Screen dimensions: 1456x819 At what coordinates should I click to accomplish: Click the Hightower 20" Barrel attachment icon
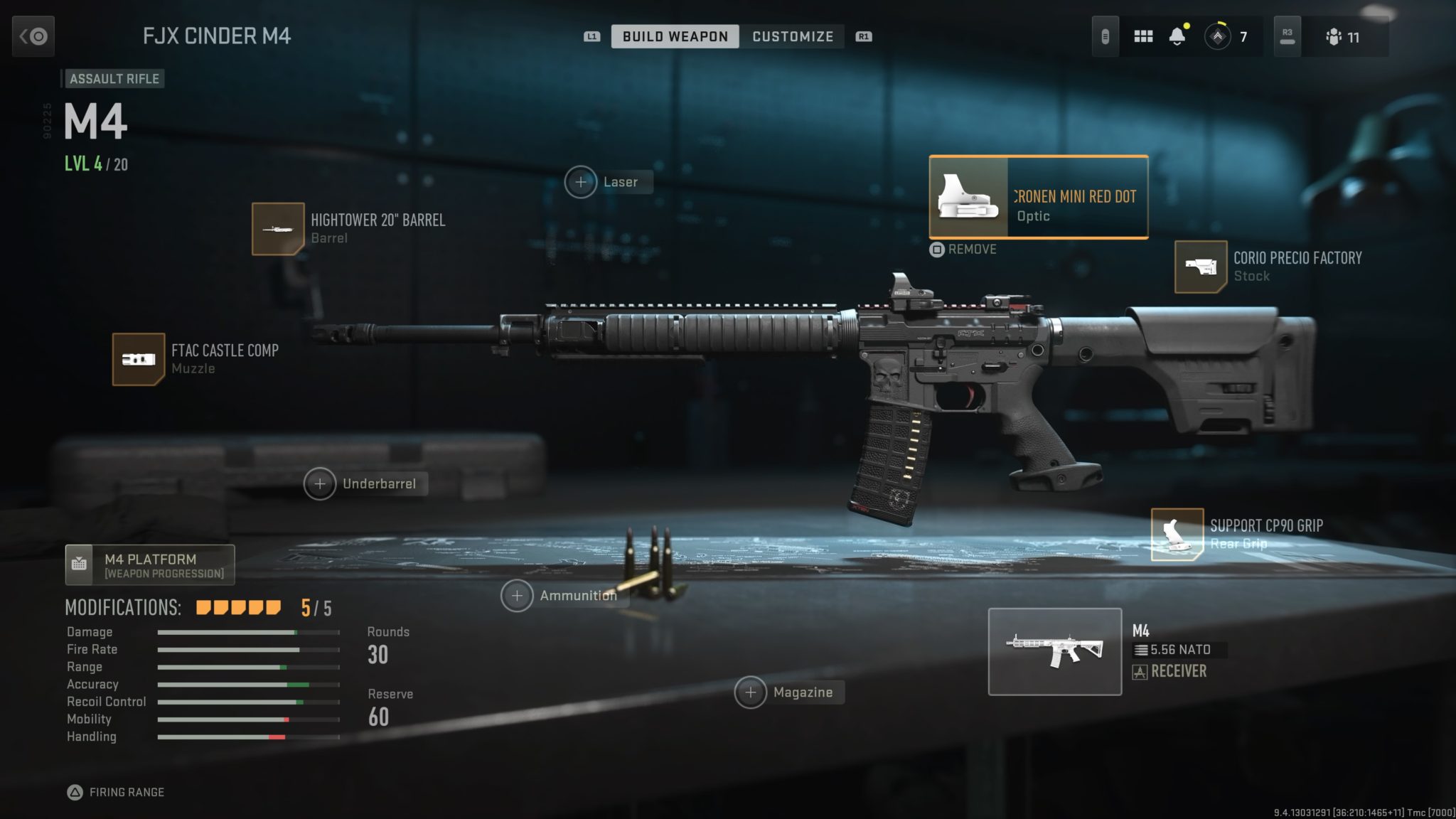click(x=278, y=230)
